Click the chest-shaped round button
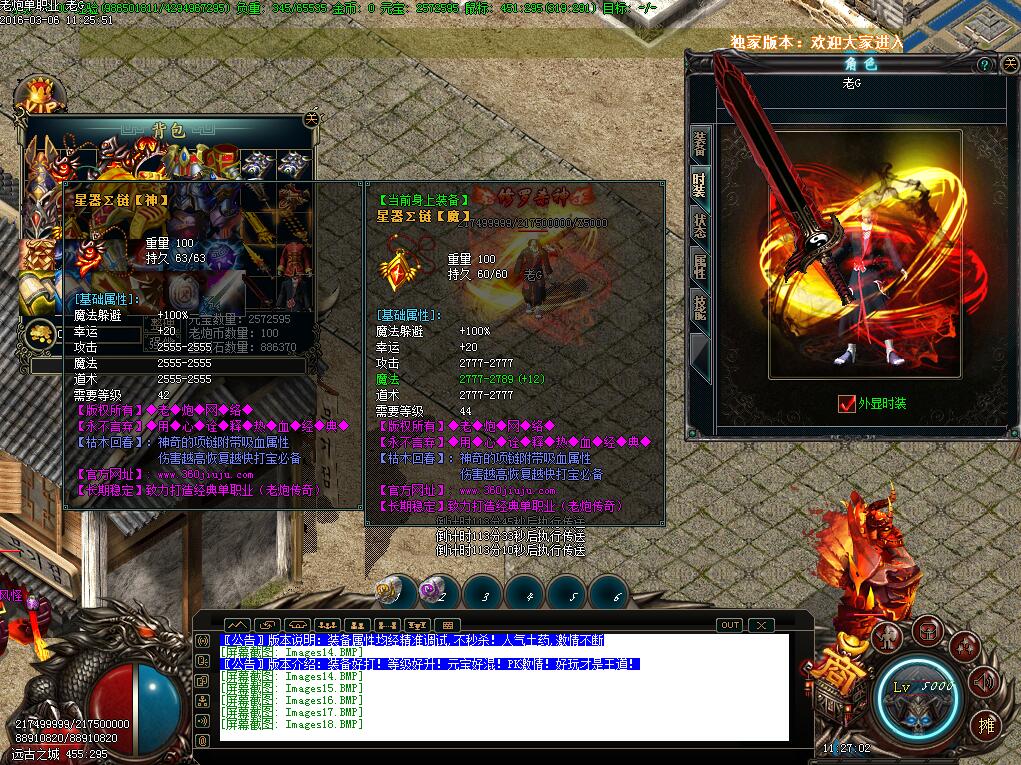The image size is (1021, 765). pos(927,631)
